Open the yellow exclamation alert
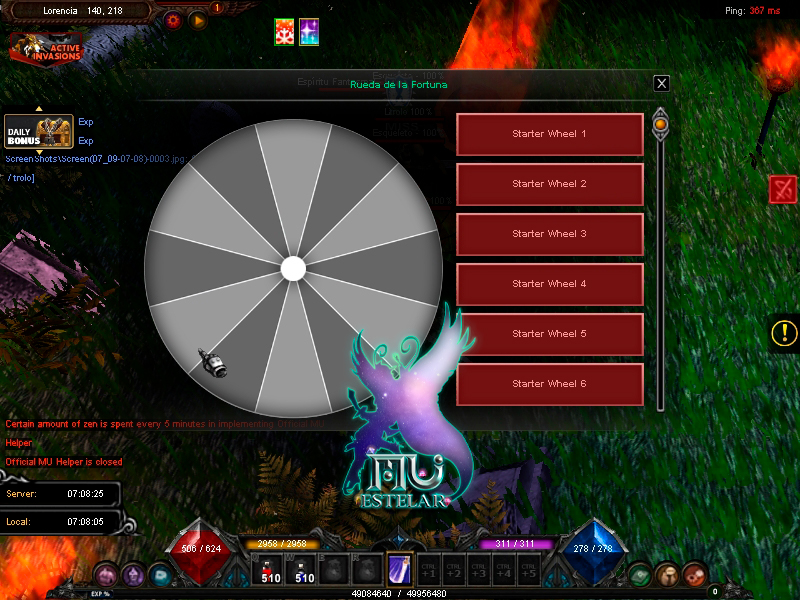This screenshot has width=800, height=600. click(785, 333)
